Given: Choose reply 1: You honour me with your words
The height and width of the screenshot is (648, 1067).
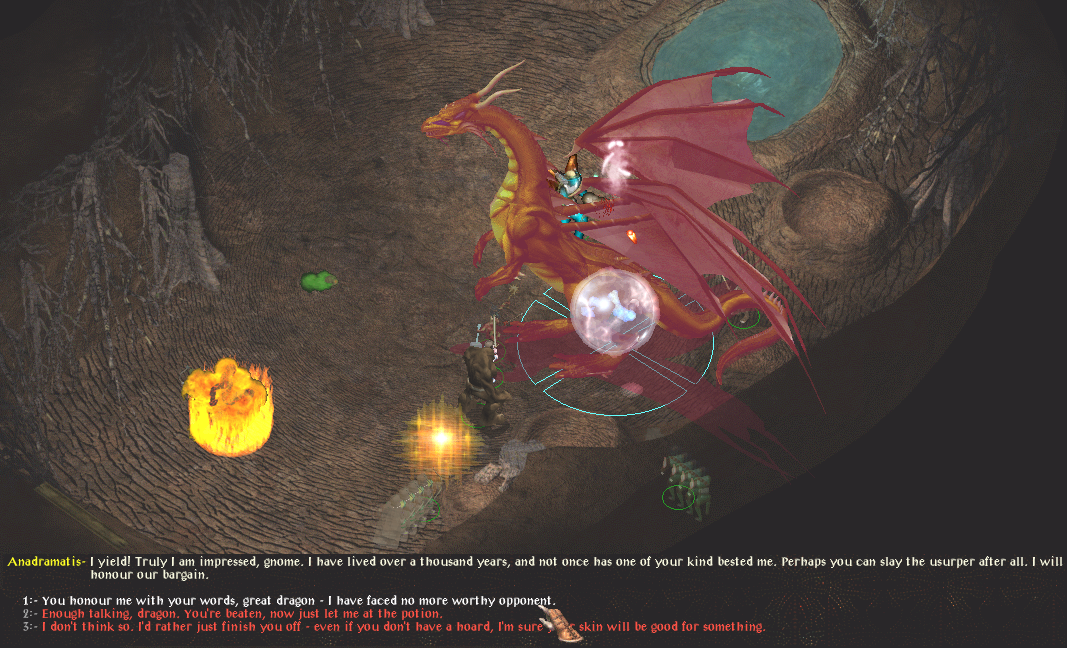Looking at the screenshot, I should [x=298, y=600].
